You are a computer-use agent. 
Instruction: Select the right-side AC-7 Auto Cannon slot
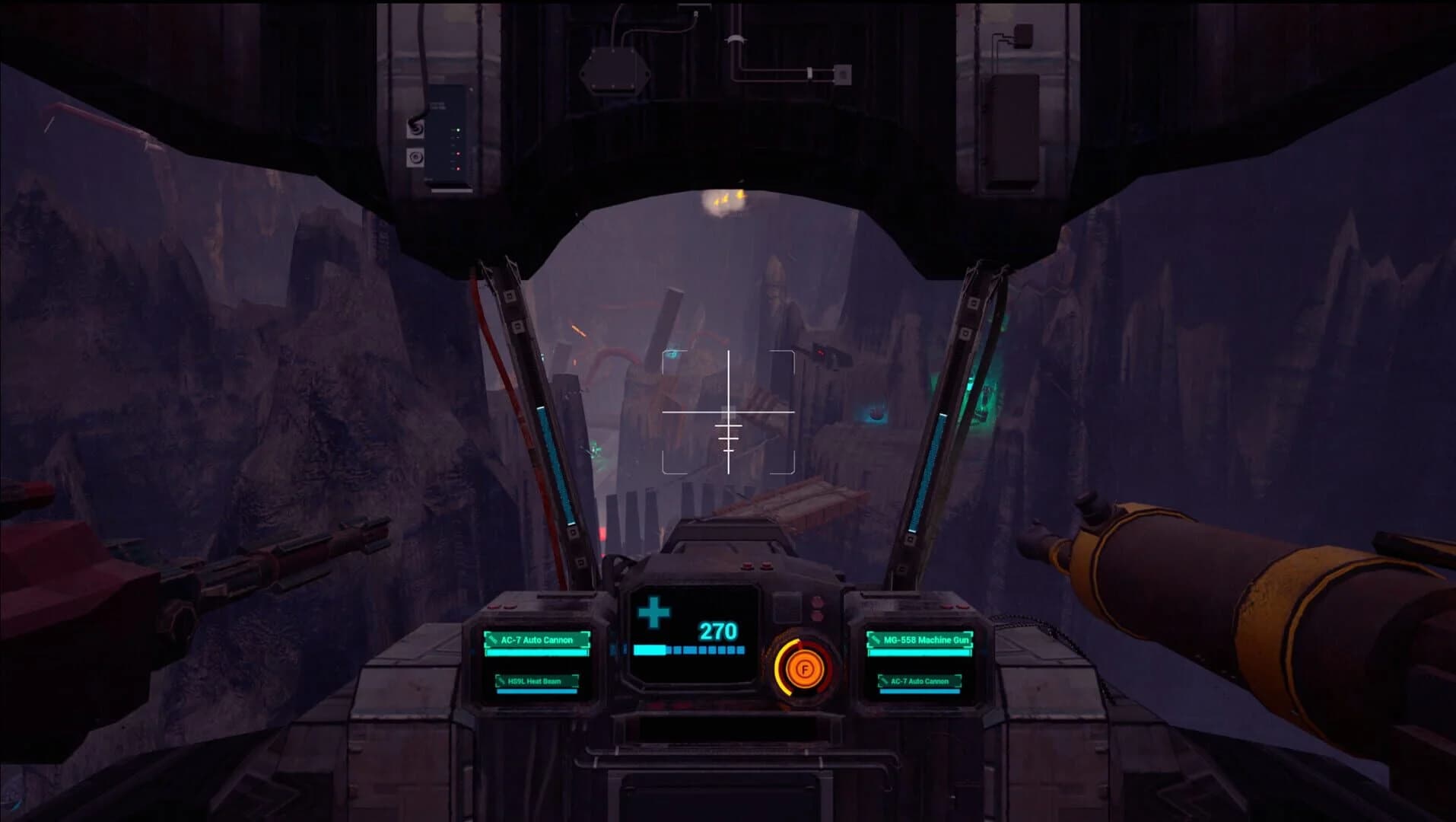pos(920,681)
